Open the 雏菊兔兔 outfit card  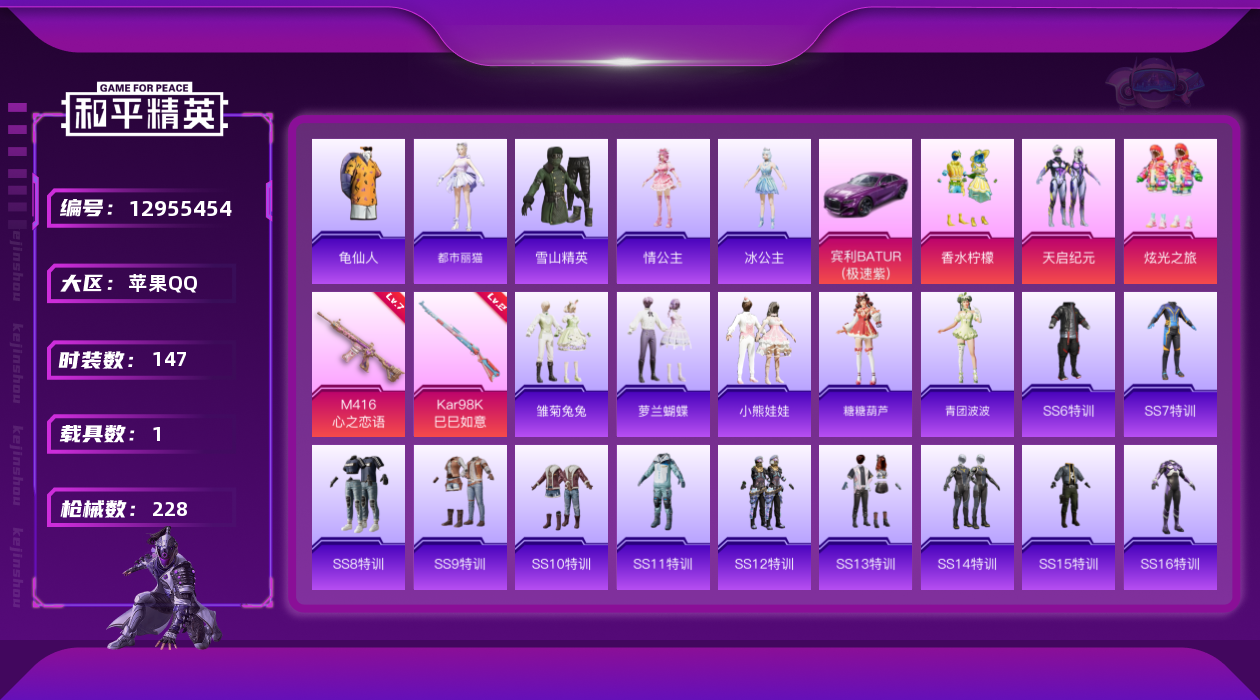(561, 364)
